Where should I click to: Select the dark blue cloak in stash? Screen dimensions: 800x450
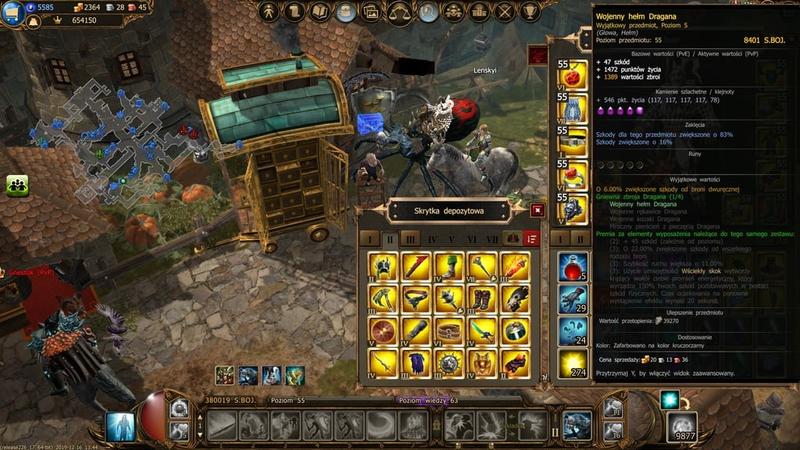click(416, 362)
